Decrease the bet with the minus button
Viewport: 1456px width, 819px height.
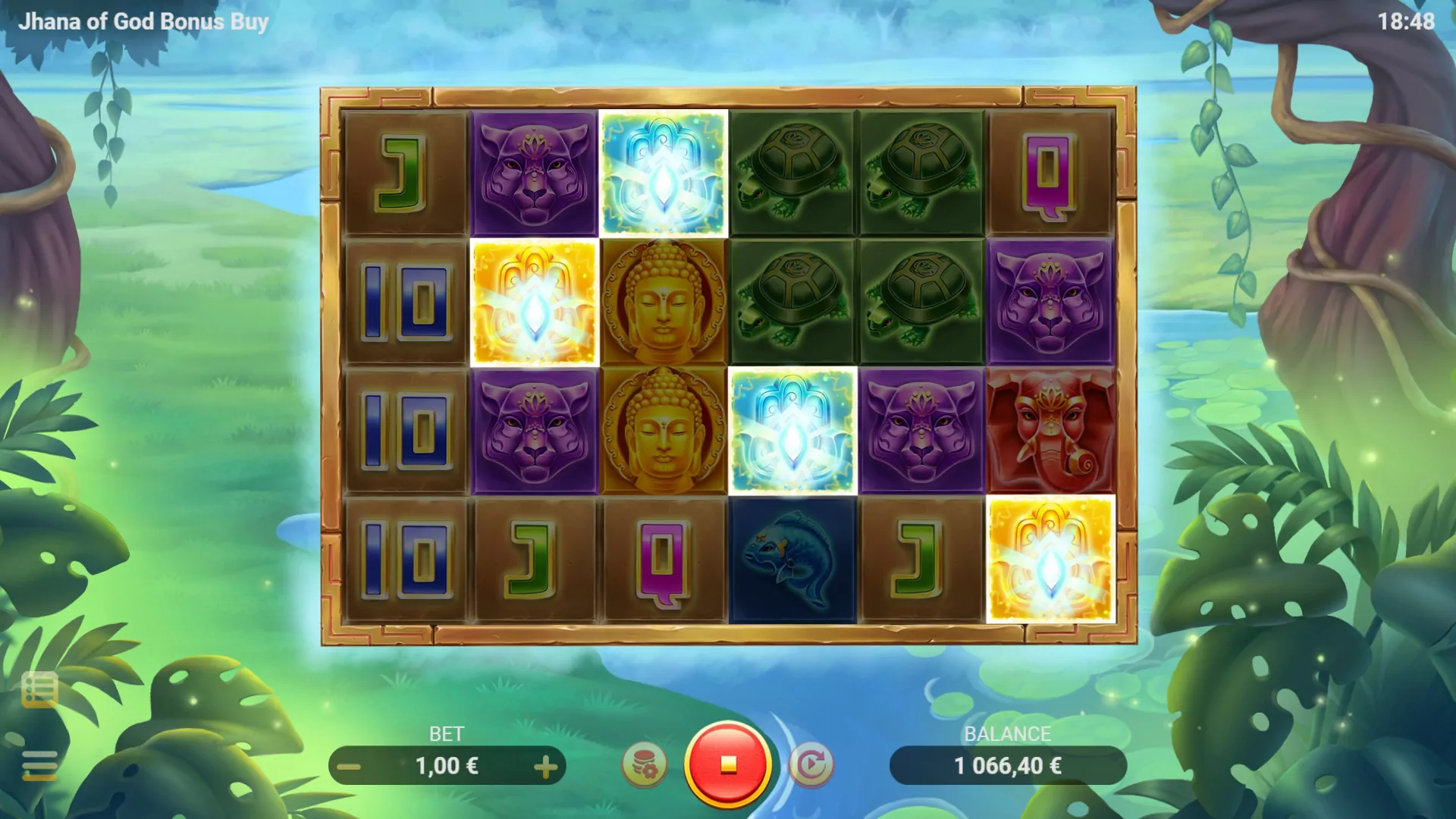pyautogui.click(x=347, y=766)
